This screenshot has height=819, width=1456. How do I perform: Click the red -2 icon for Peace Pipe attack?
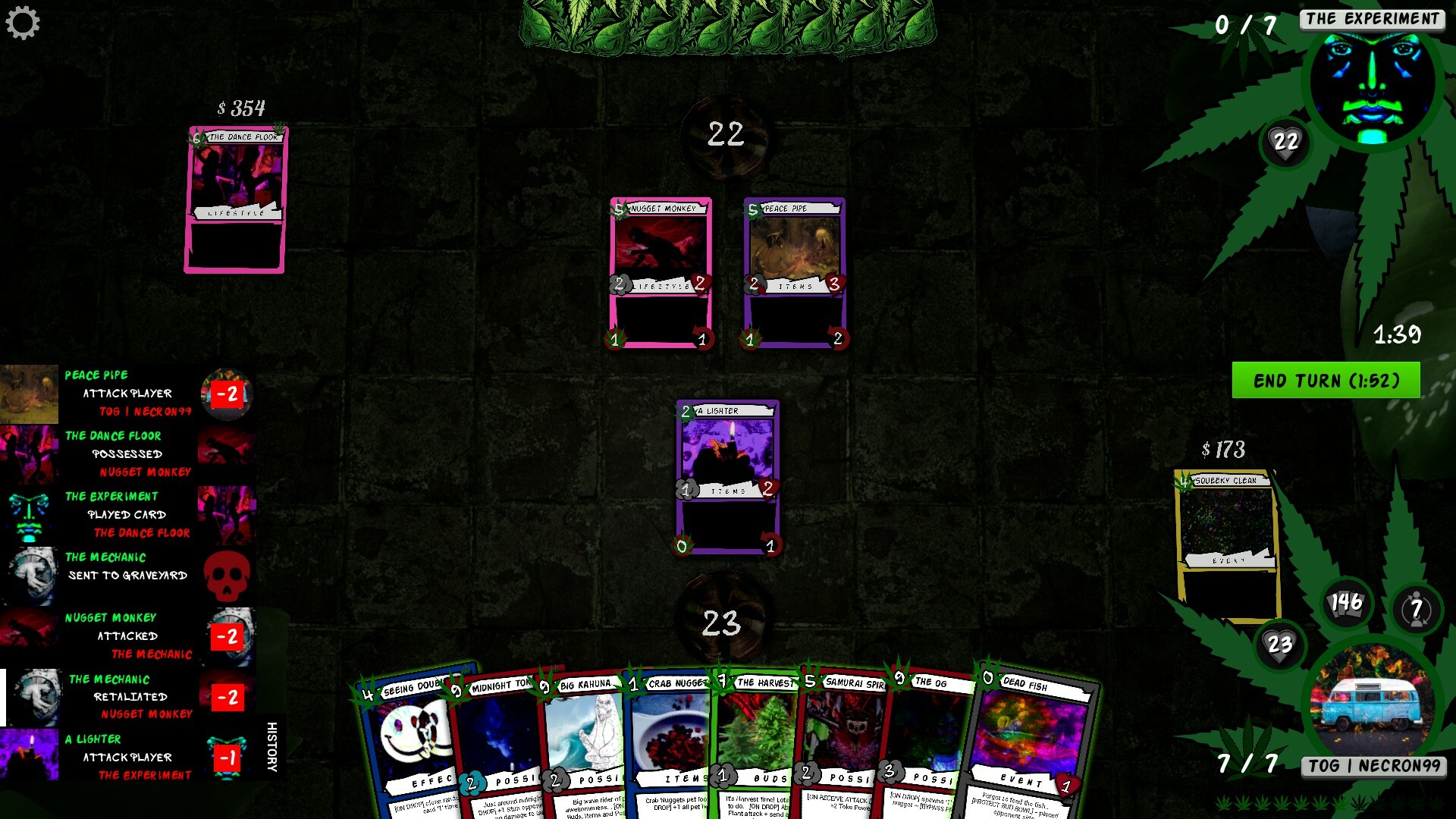(x=228, y=394)
